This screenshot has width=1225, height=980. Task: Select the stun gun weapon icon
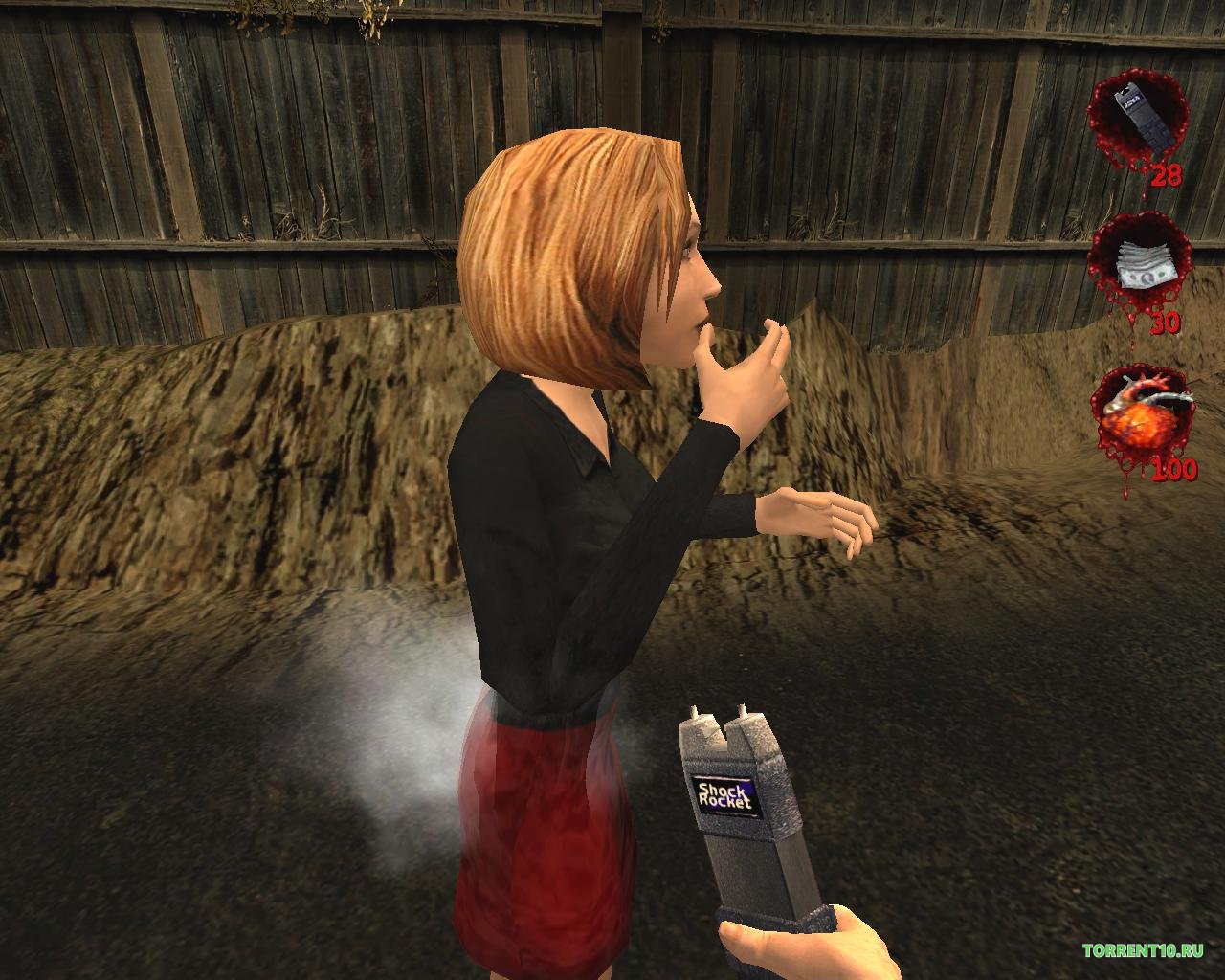[1135, 117]
